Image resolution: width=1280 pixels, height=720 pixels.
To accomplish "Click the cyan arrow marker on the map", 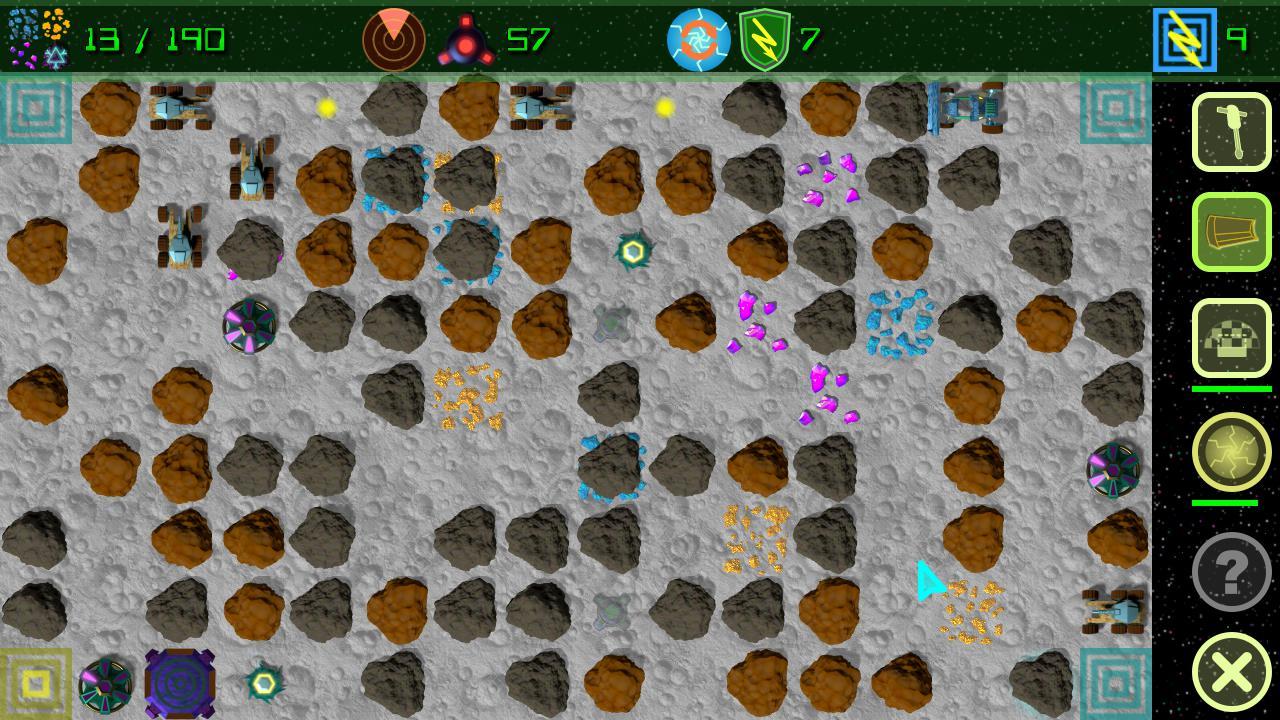I will (928, 581).
